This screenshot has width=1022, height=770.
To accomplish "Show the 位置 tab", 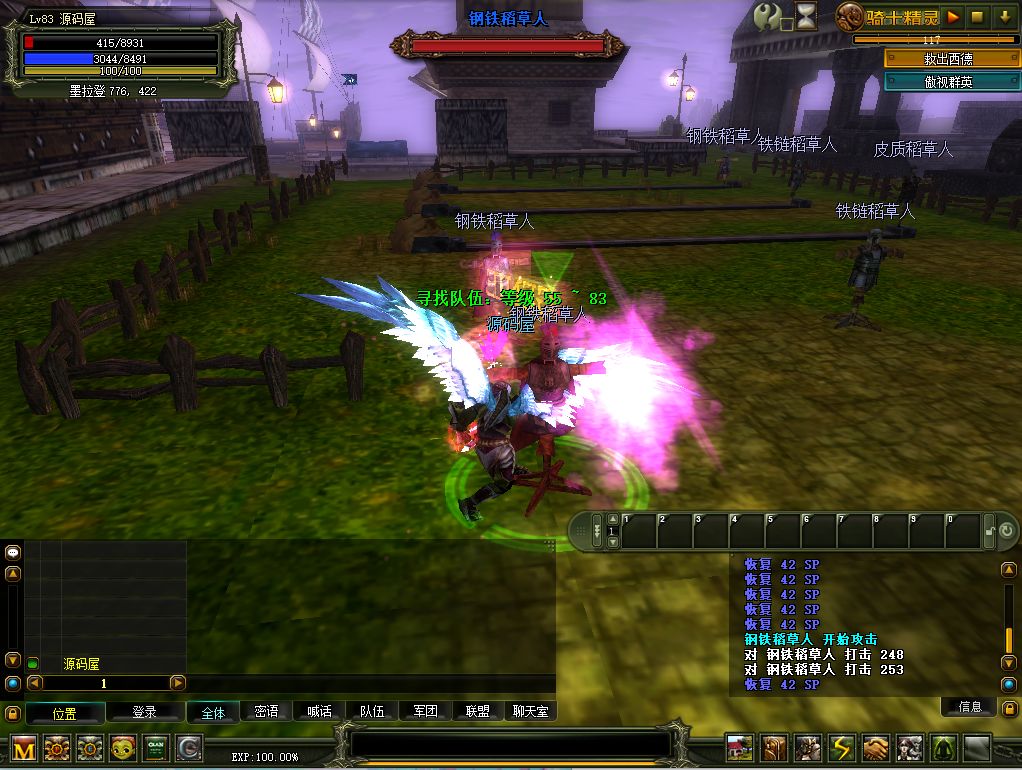I will [65, 713].
